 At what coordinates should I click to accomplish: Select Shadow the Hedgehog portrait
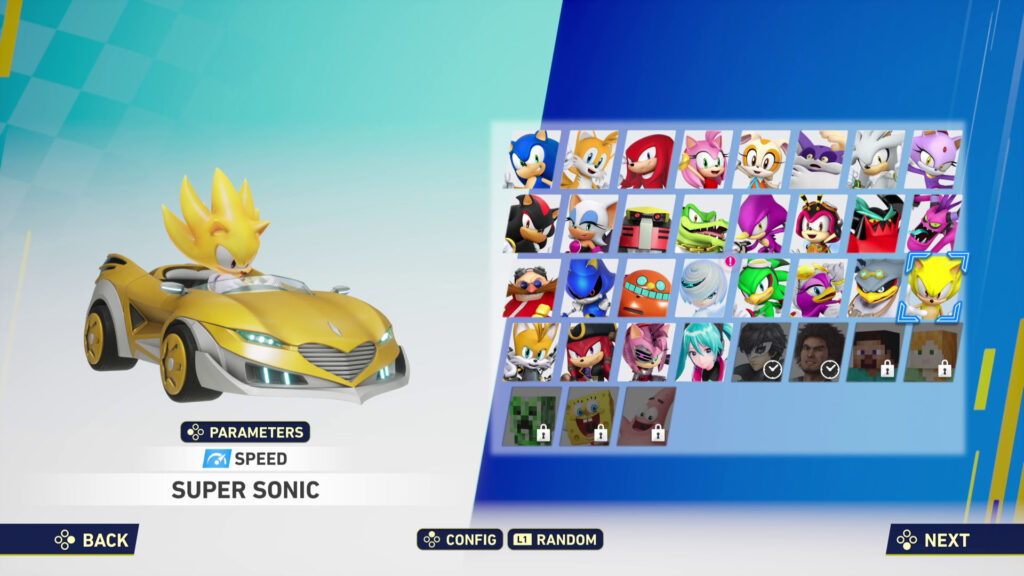tap(531, 223)
